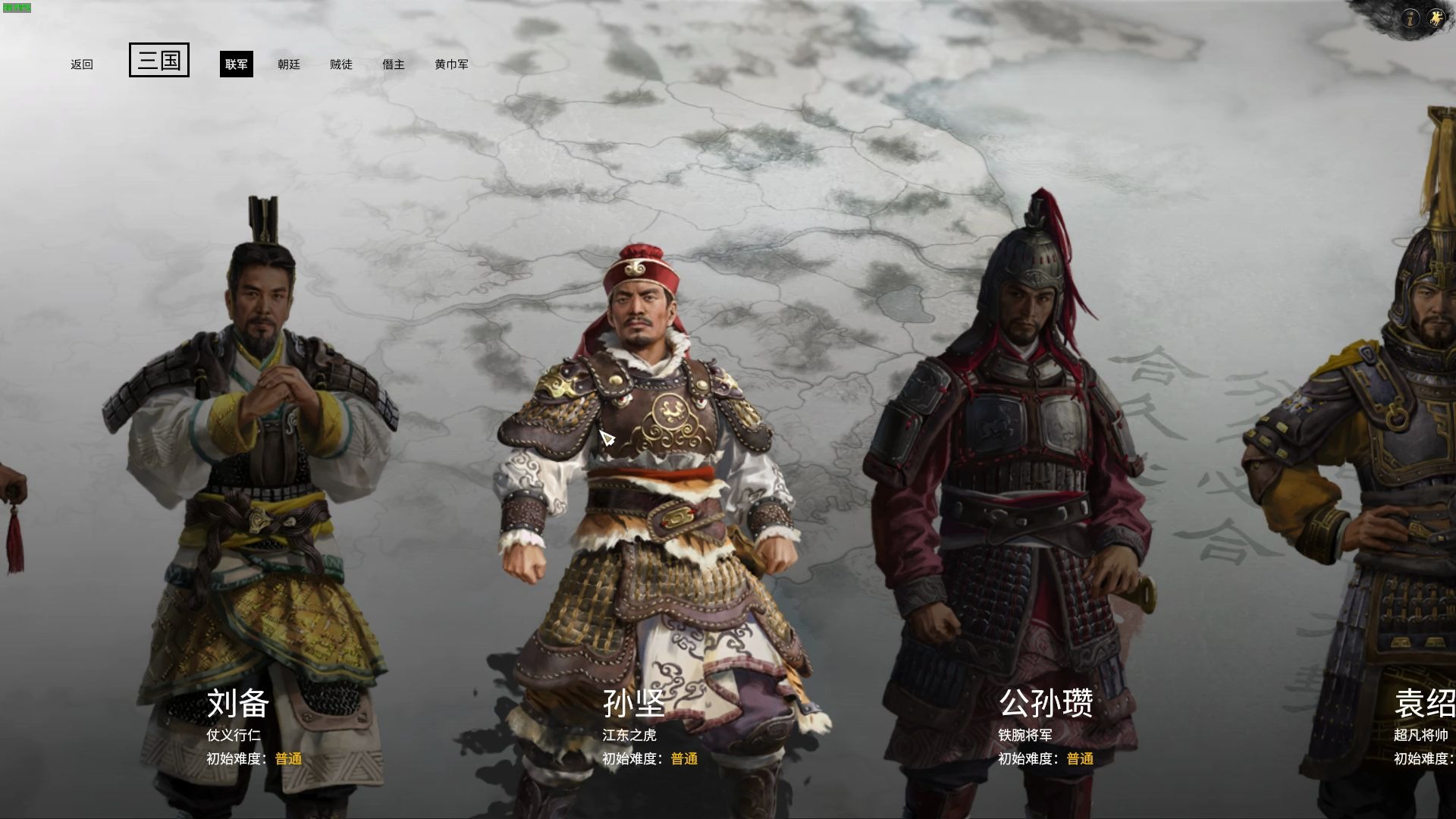Click the 返回 back button

coord(82,64)
